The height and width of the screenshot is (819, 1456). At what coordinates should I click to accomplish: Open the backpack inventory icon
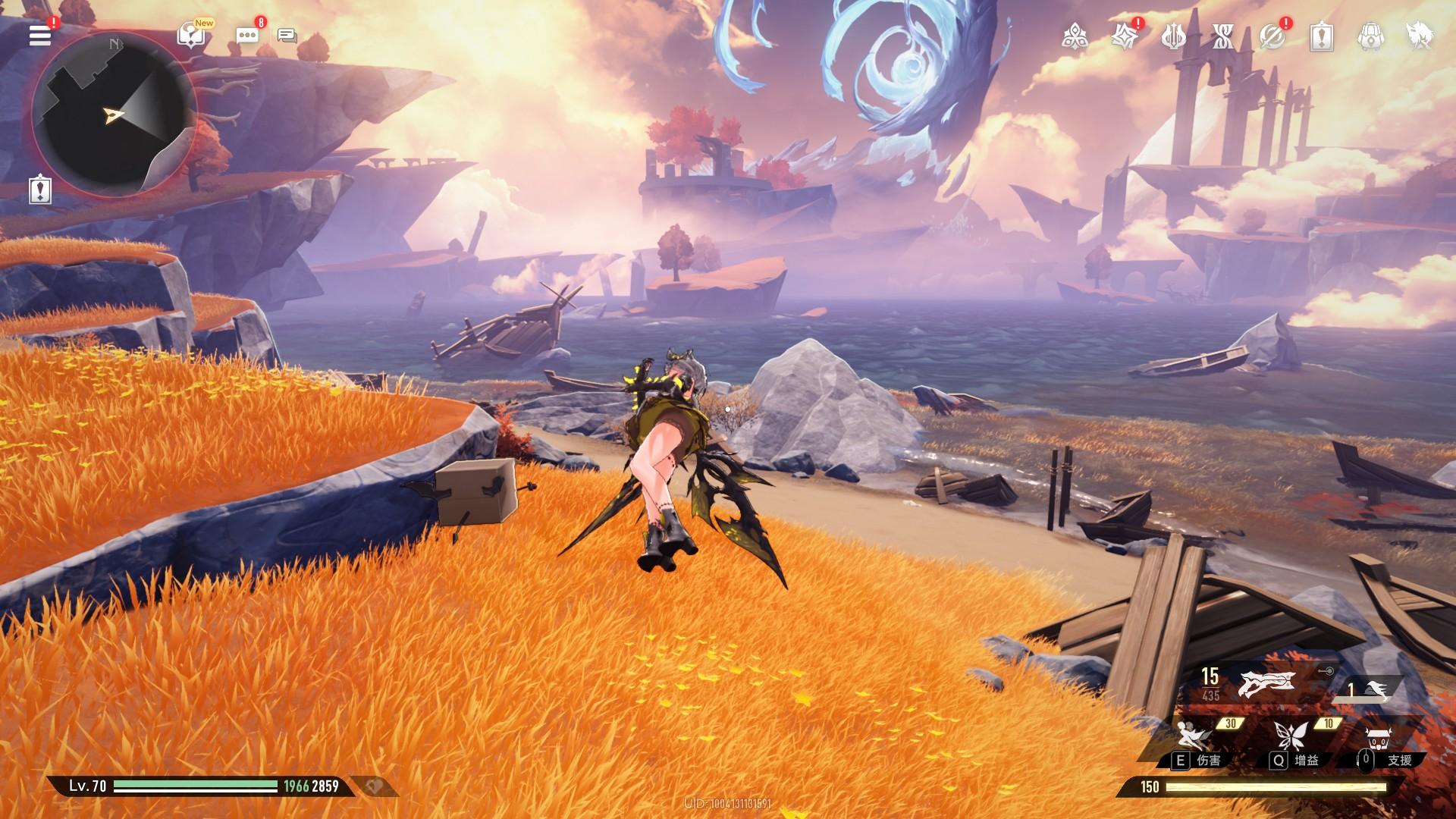[x=1370, y=36]
